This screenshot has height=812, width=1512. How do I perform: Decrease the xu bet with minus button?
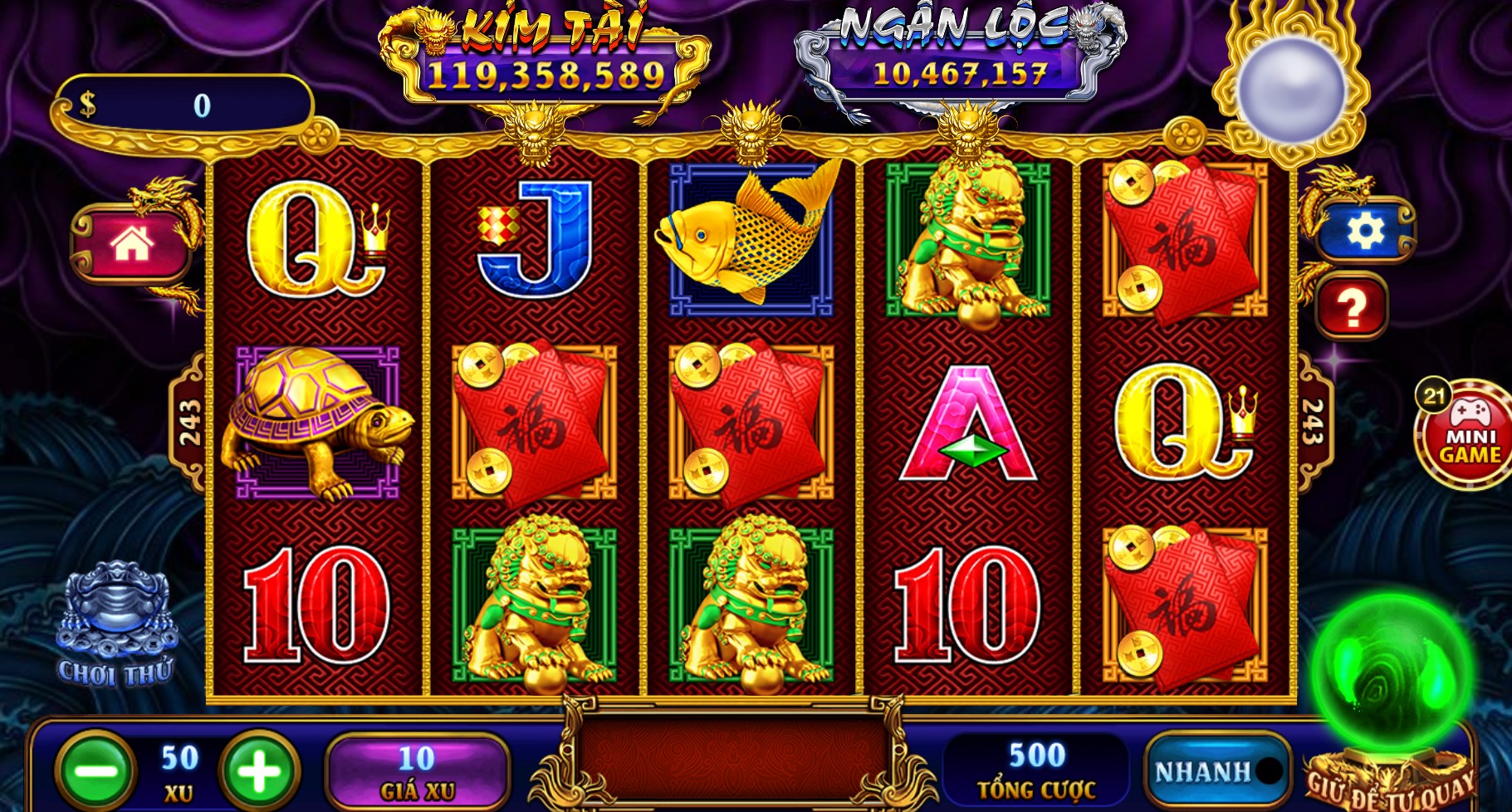[96, 771]
